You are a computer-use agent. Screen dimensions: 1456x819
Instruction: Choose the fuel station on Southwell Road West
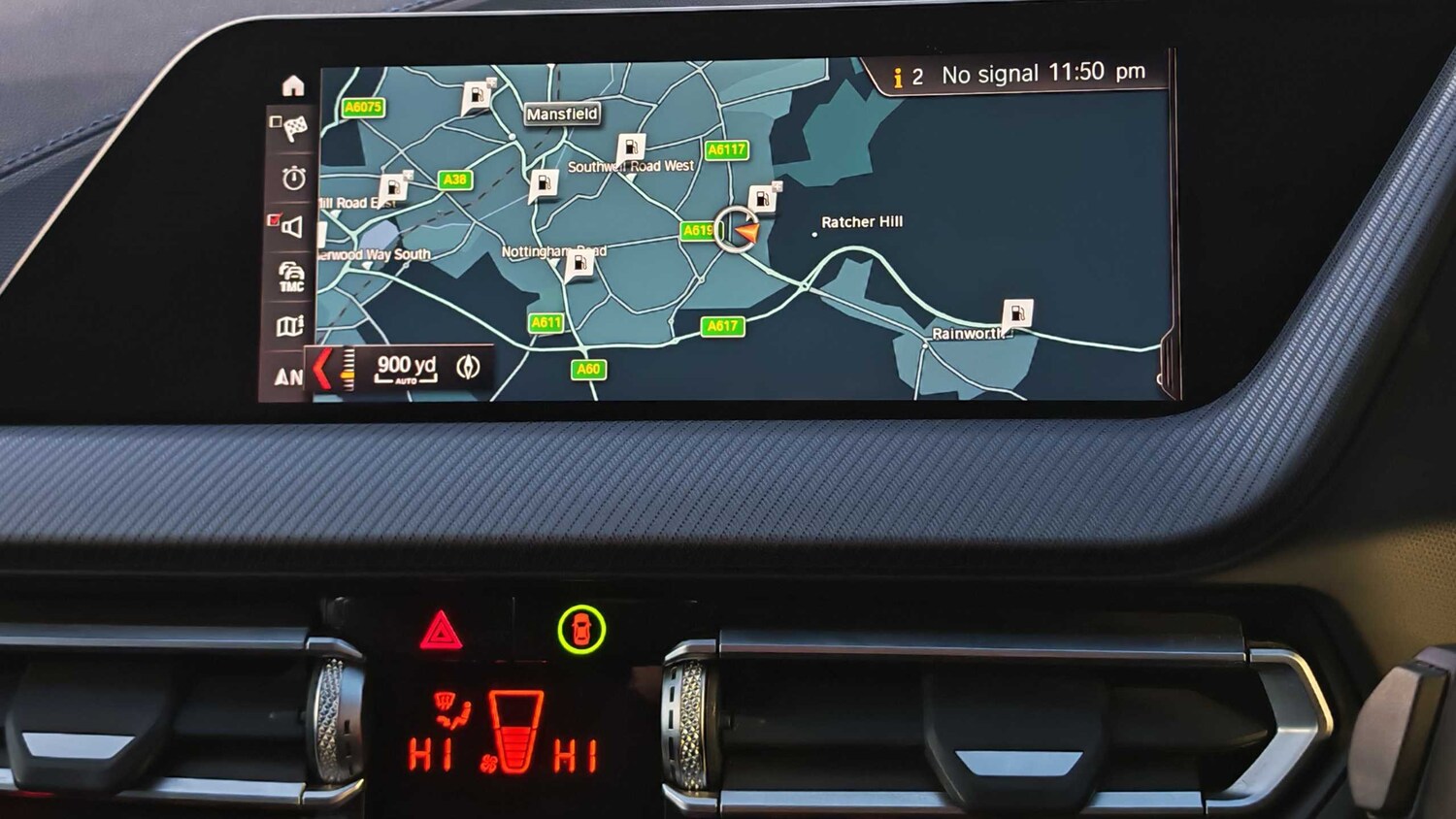[x=631, y=148]
